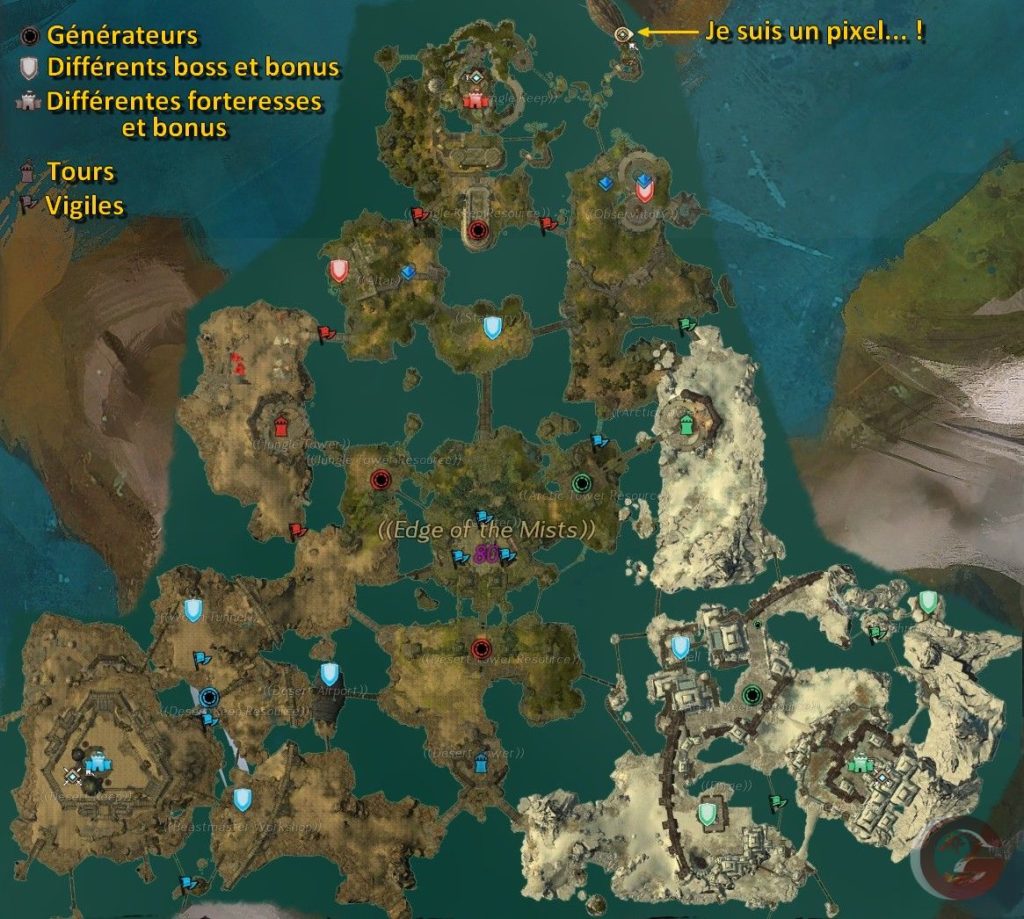Choose the blue Desert Tower marker
Viewport: 1024px width, 919px height.
click(481, 763)
